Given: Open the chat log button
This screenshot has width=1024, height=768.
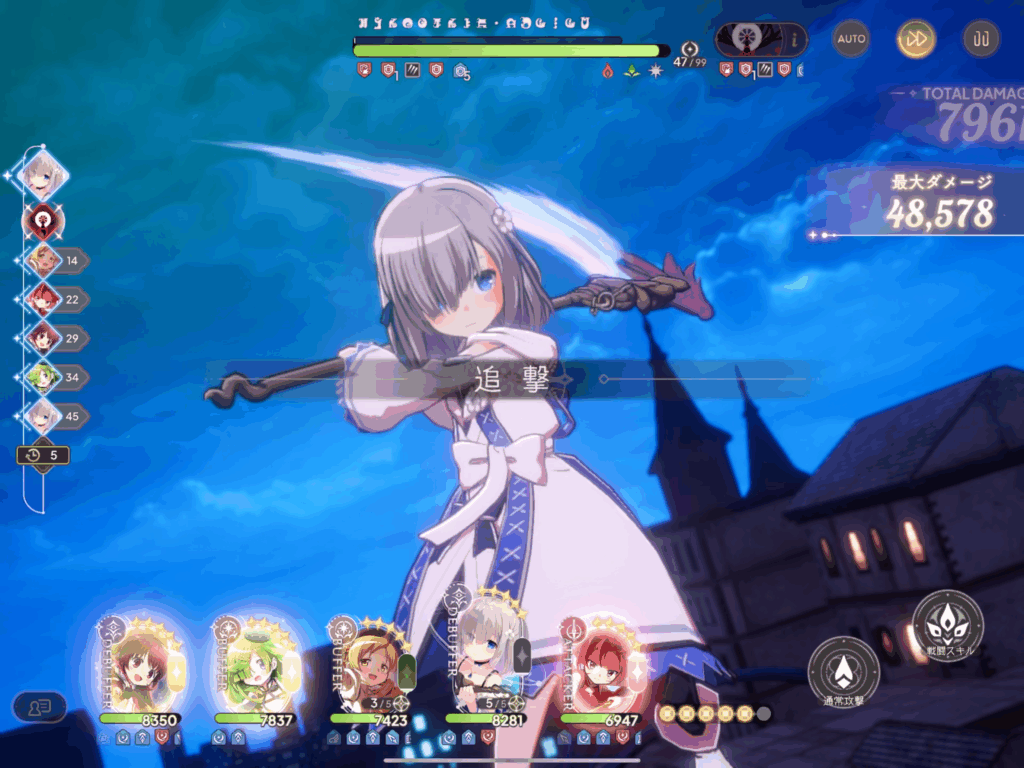Looking at the screenshot, I should [x=40, y=707].
